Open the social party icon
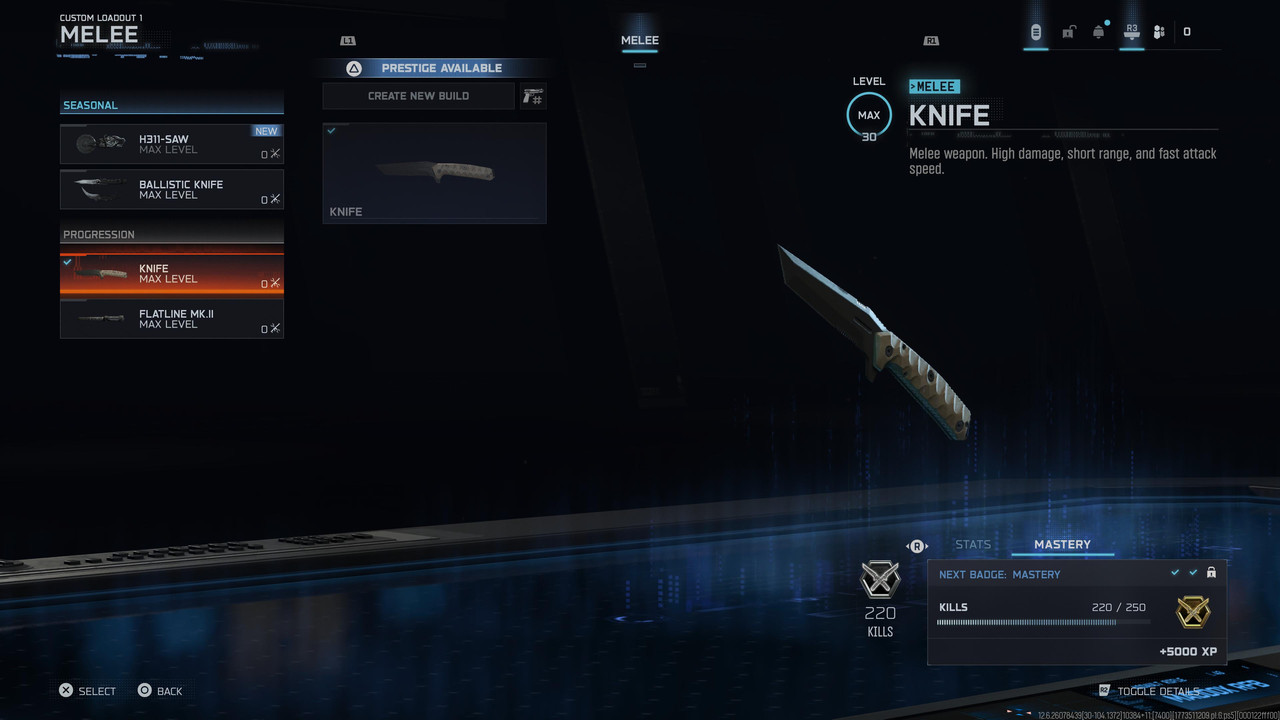The width and height of the screenshot is (1280, 720). [1159, 32]
